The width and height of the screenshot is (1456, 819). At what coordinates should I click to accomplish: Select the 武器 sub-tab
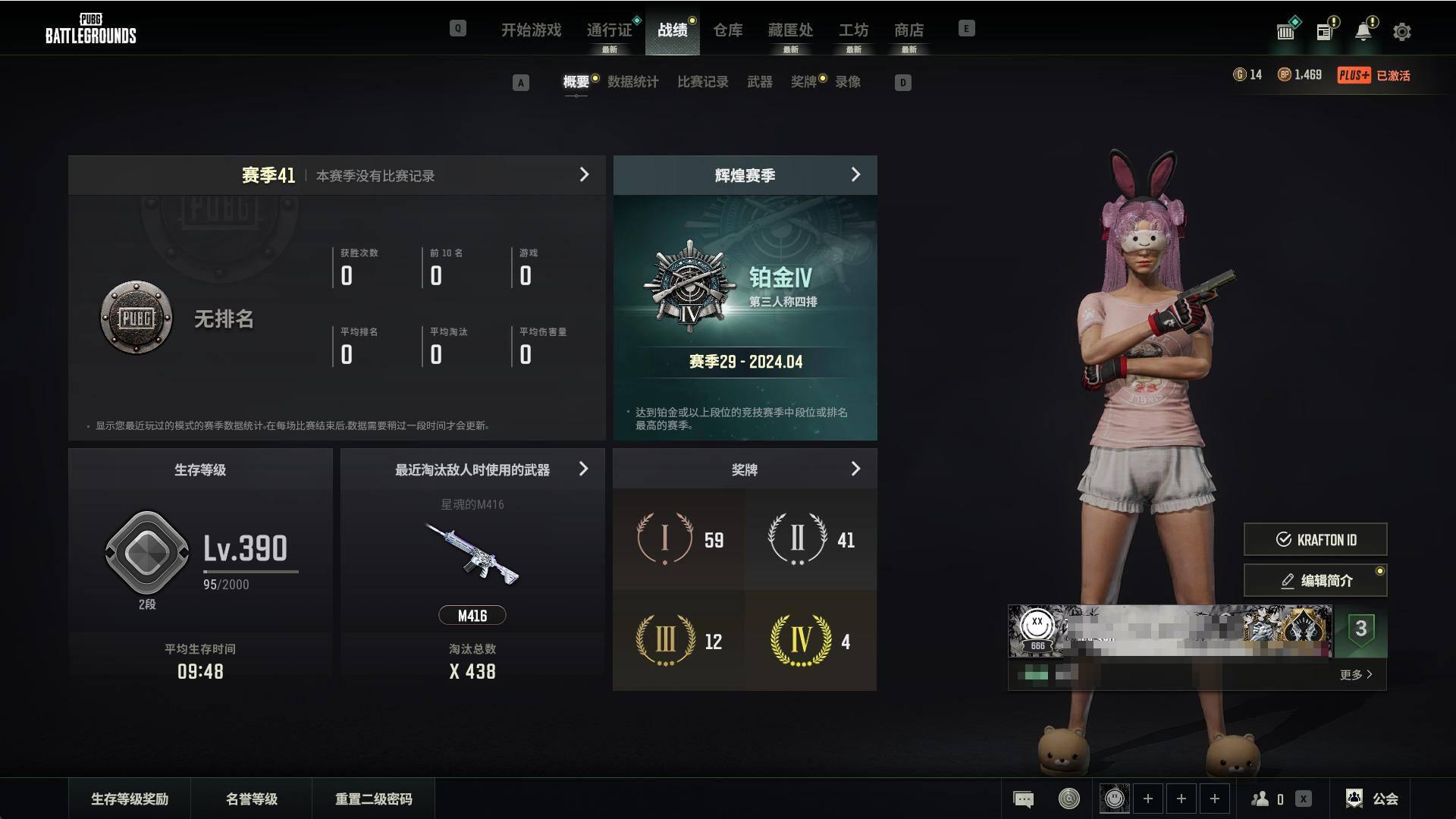tap(759, 82)
